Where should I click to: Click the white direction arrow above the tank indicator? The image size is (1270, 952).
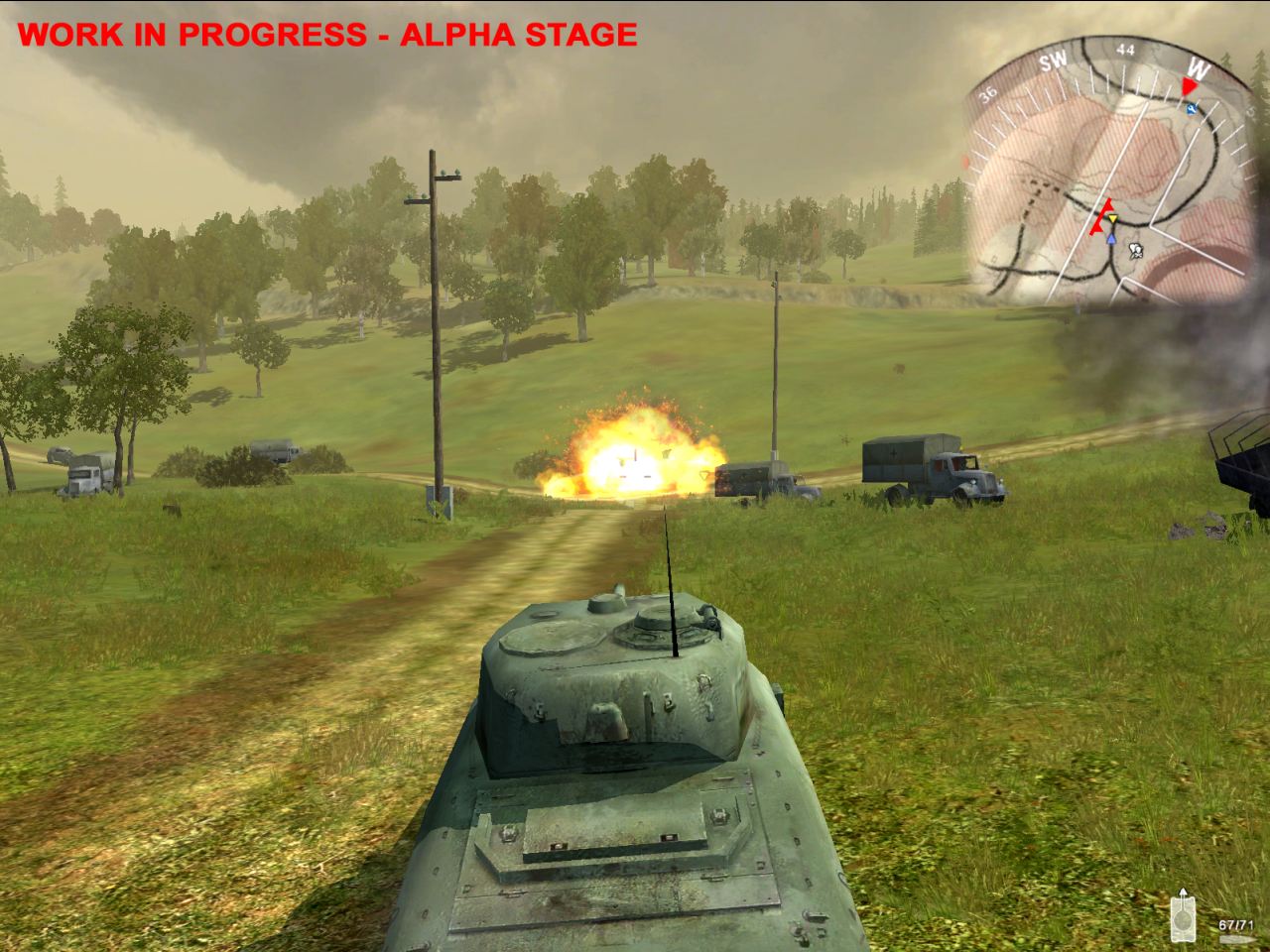[1183, 892]
